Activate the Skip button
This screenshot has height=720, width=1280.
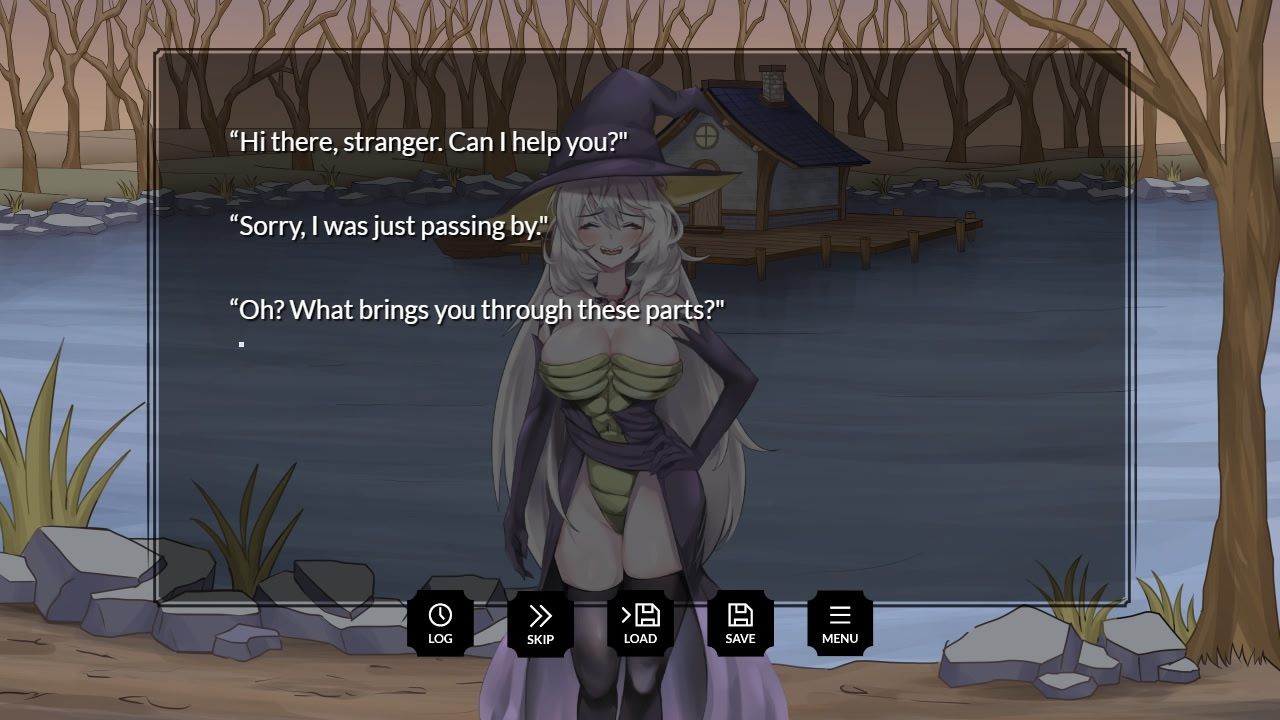coord(540,623)
